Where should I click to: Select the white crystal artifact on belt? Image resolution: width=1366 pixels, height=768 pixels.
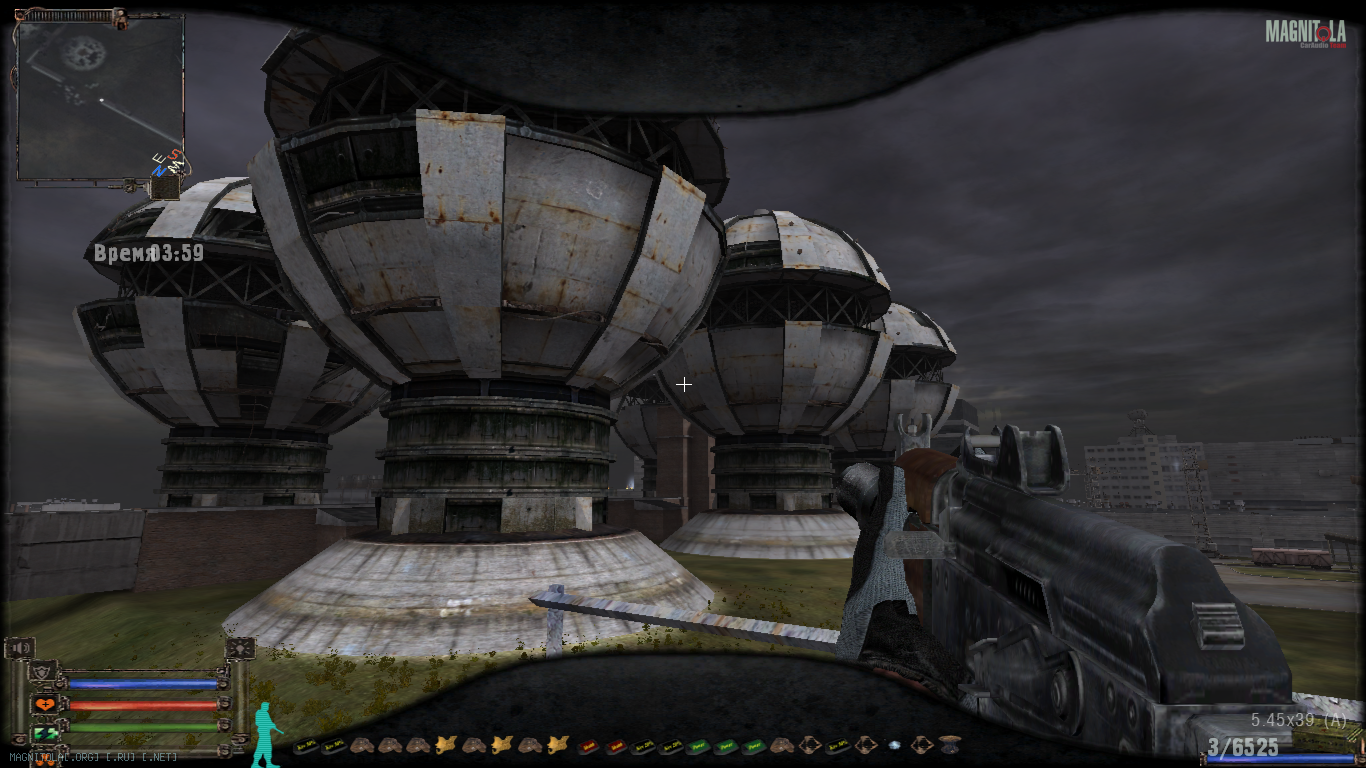[x=895, y=745]
